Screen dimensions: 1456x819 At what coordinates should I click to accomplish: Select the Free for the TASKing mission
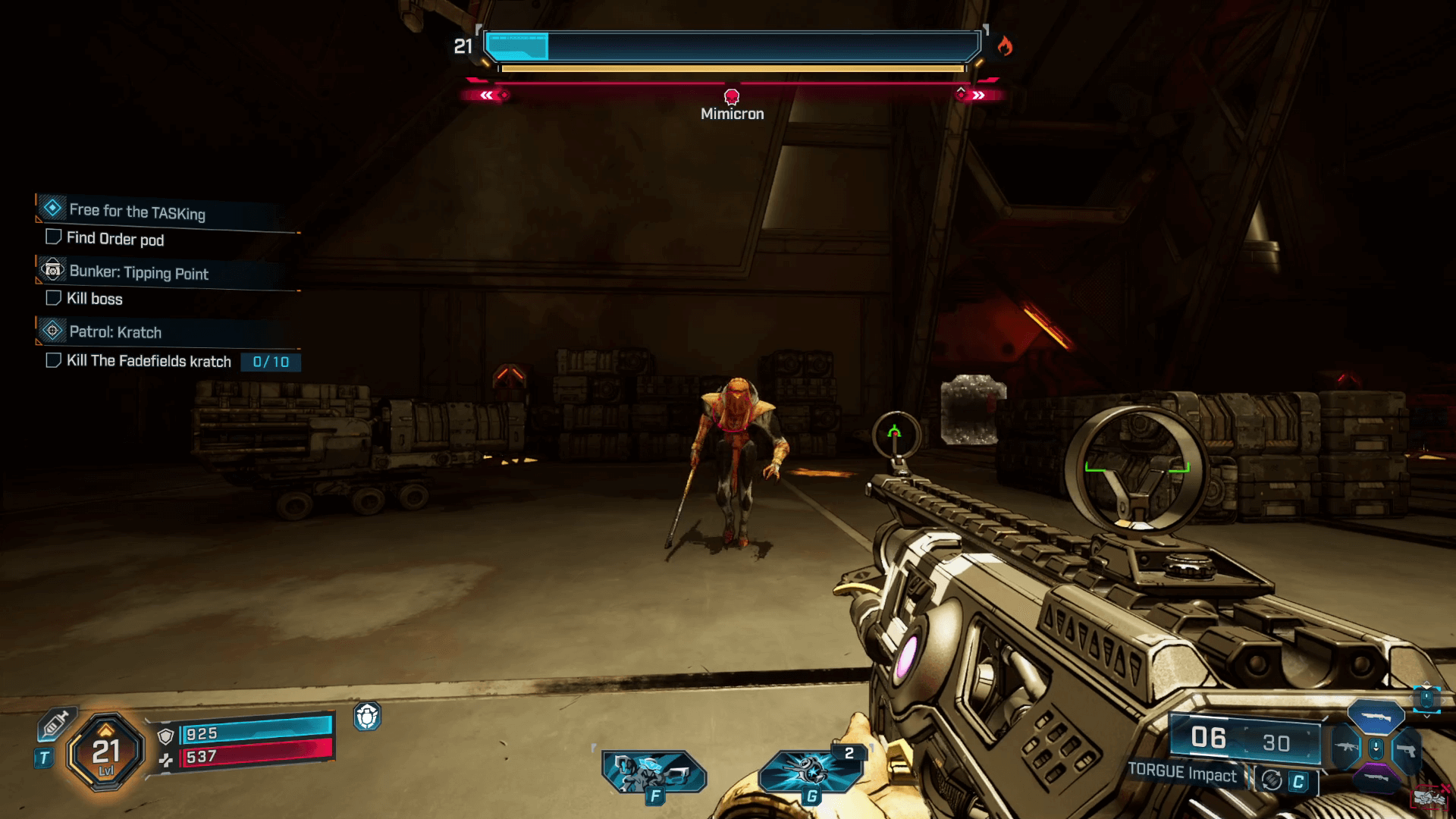136,212
